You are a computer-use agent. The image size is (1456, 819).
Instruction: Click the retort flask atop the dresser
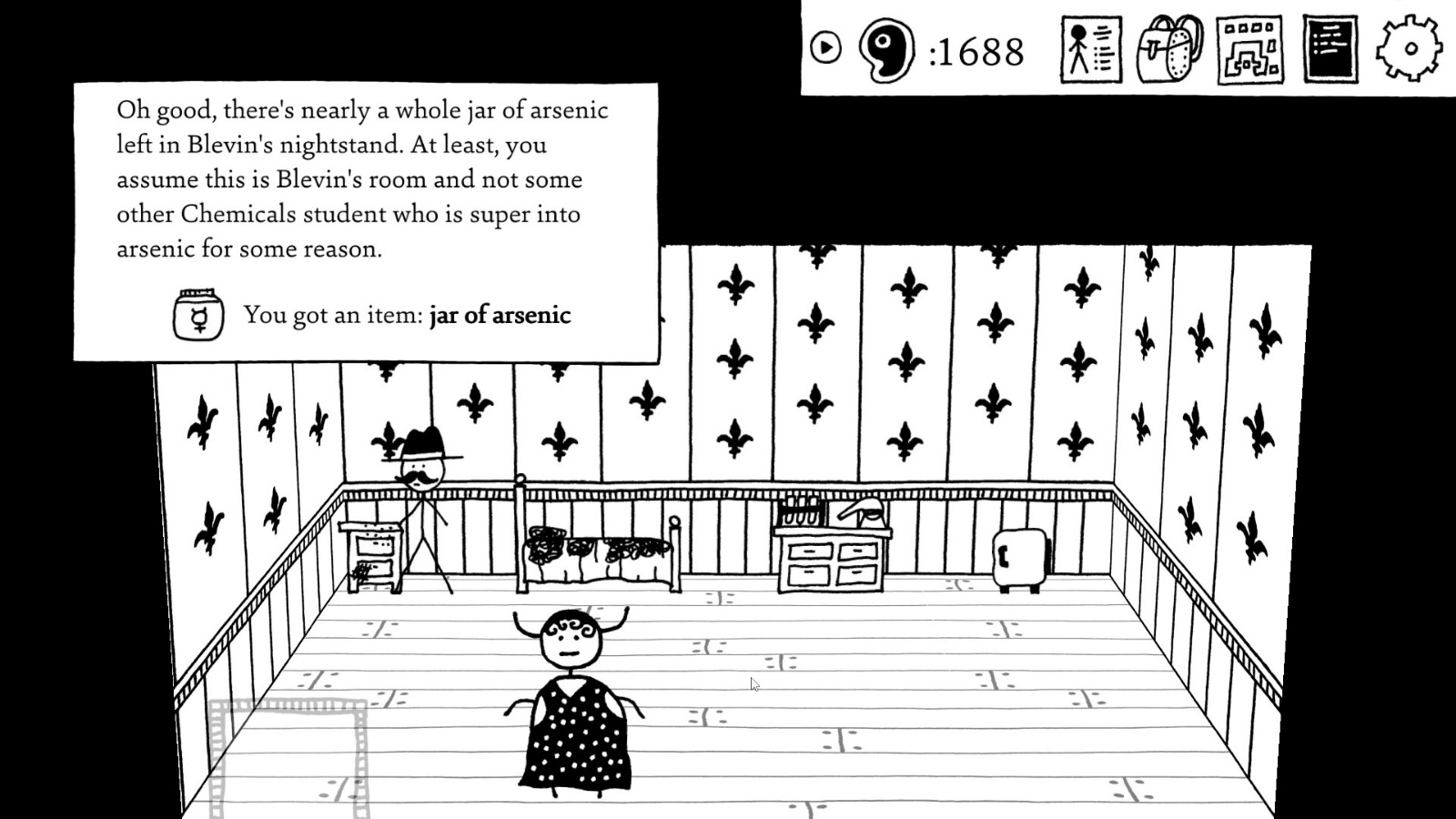tap(864, 510)
